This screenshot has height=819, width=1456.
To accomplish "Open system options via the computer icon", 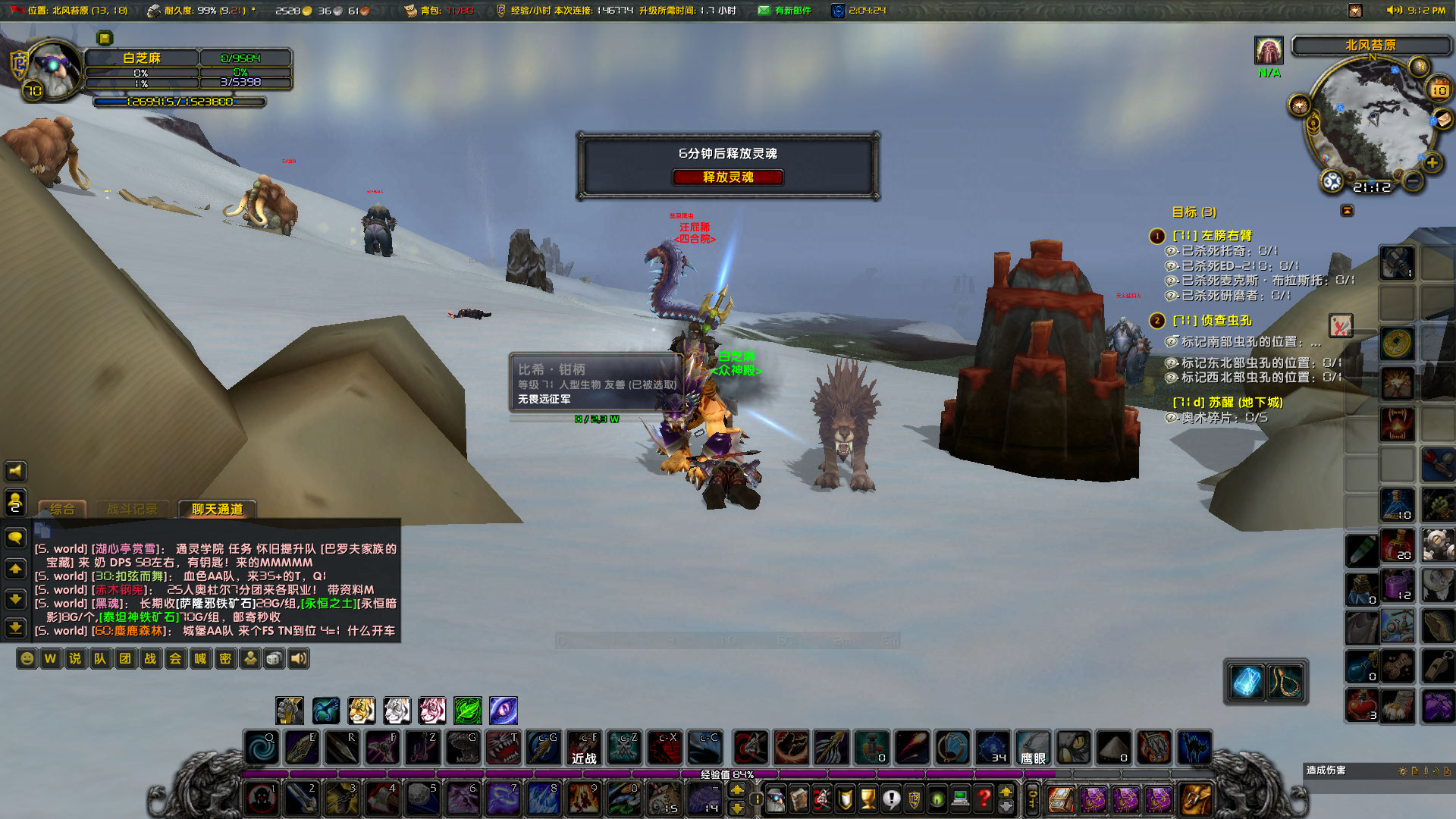I will click(959, 798).
